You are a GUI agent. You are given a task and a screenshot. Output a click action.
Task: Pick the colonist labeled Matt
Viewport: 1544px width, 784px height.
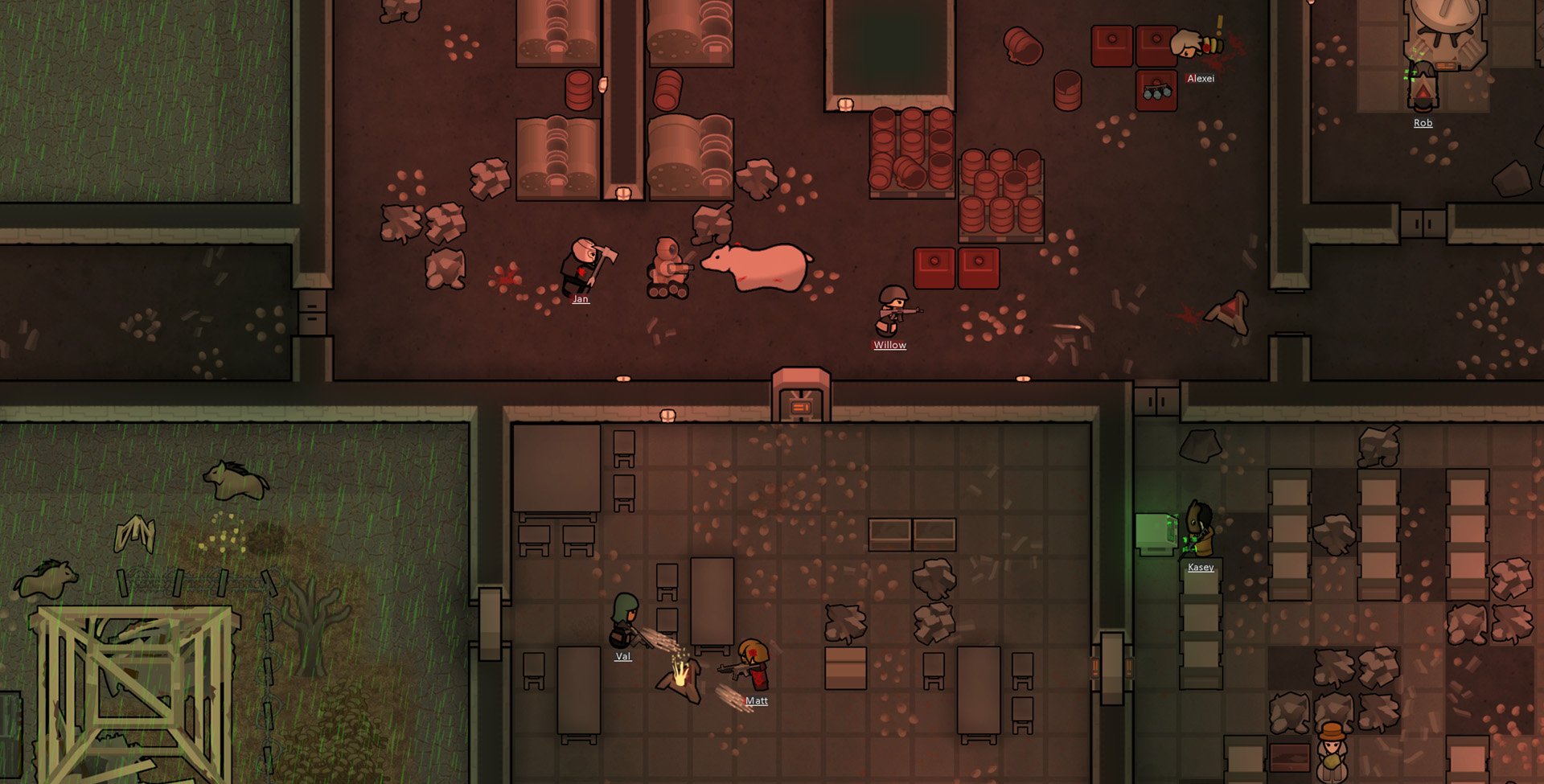click(x=756, y=701)
